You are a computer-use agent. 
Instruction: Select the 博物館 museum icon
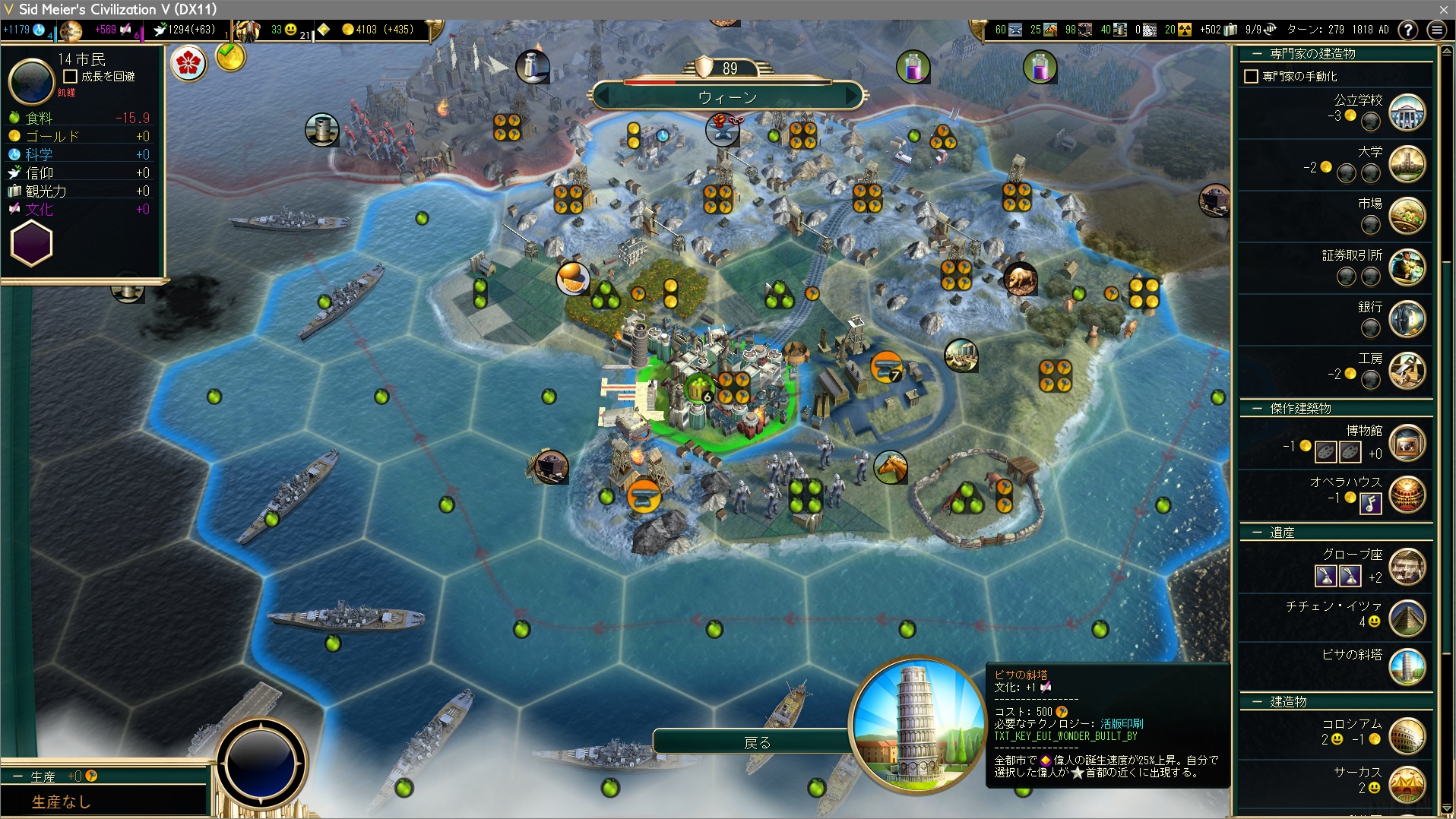coord(1407,444)
